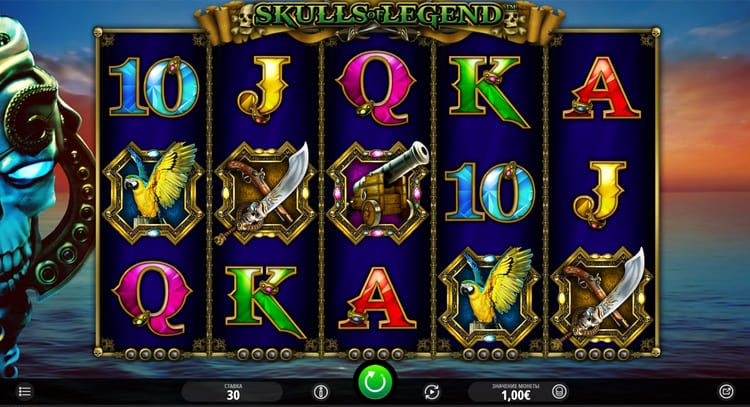750x407 pixels.
Task: Open the coin stack icon beside coin value
Action: pyautogui.click(x=560, y=391)
